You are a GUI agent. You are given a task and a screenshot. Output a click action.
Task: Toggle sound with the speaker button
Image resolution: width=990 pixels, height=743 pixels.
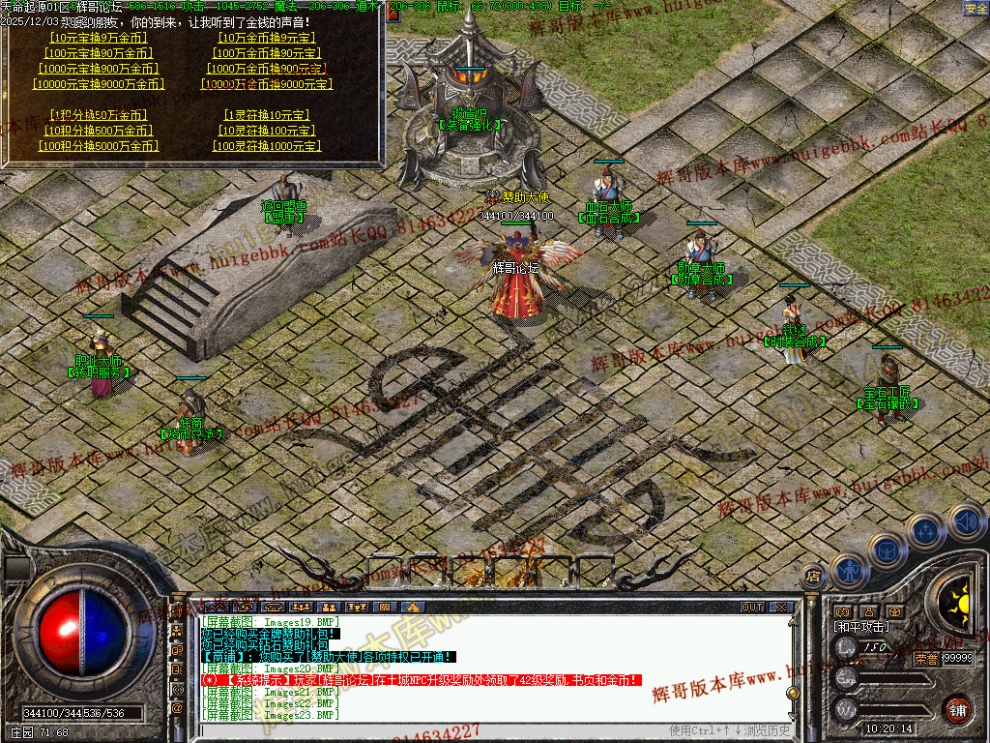coord(966,520)
